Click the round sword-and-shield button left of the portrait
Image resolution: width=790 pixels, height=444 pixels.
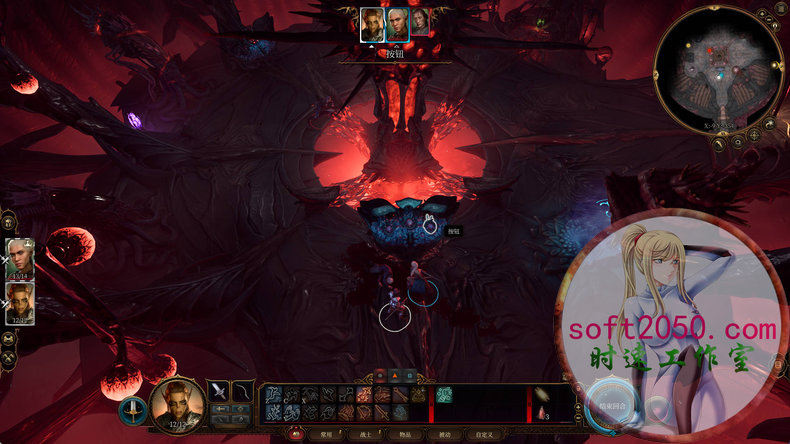click(133, 407)
